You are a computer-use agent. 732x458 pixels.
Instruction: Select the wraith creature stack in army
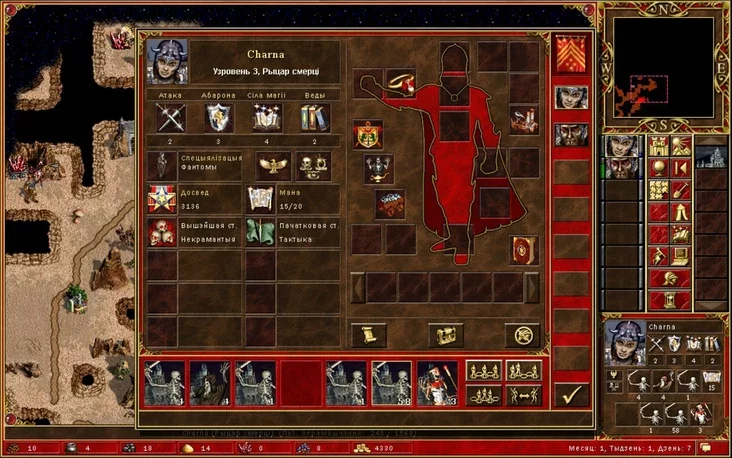coord(209,383)
